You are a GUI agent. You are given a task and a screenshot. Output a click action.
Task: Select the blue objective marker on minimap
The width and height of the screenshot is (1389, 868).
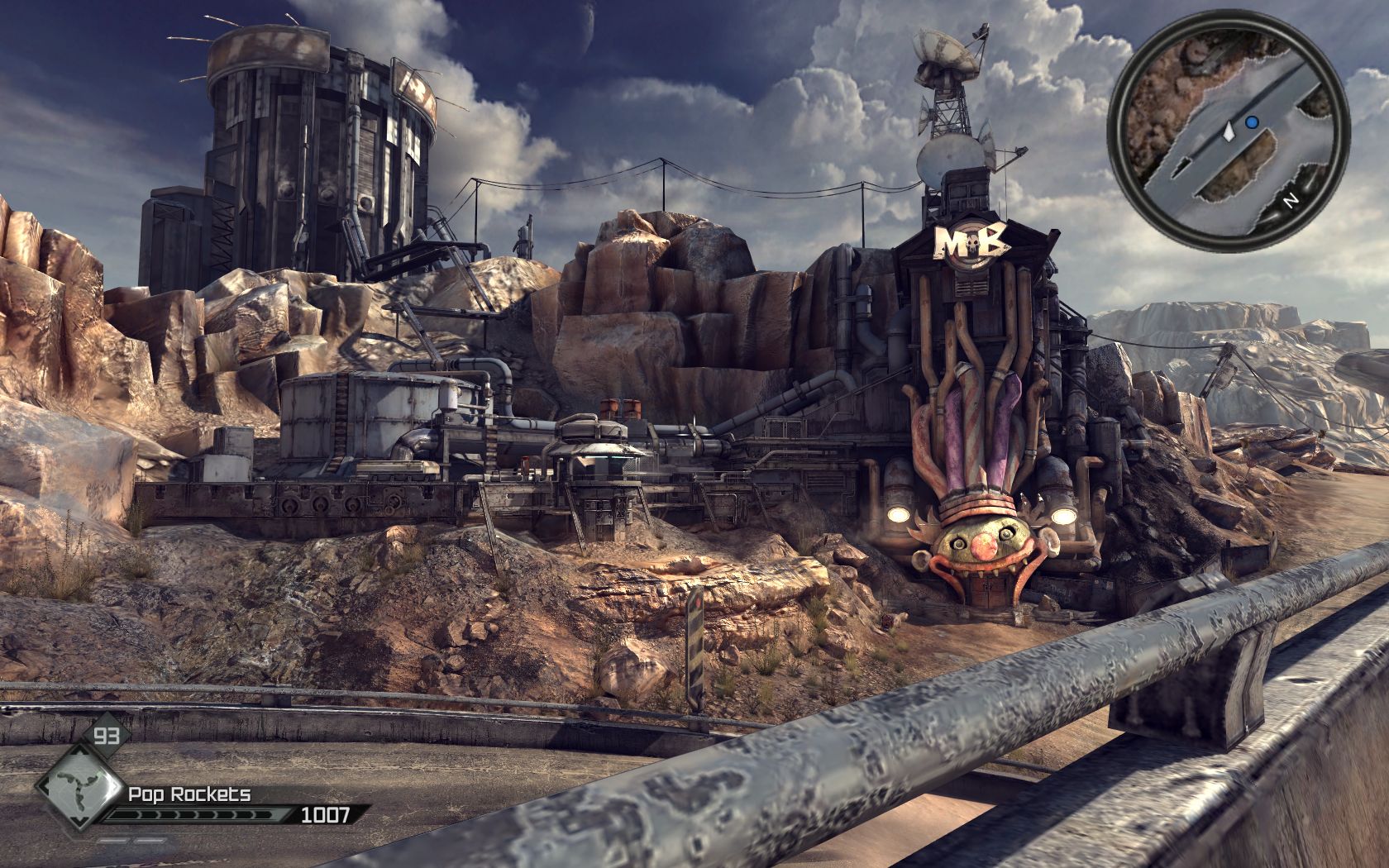click(x=1252, y=122)
